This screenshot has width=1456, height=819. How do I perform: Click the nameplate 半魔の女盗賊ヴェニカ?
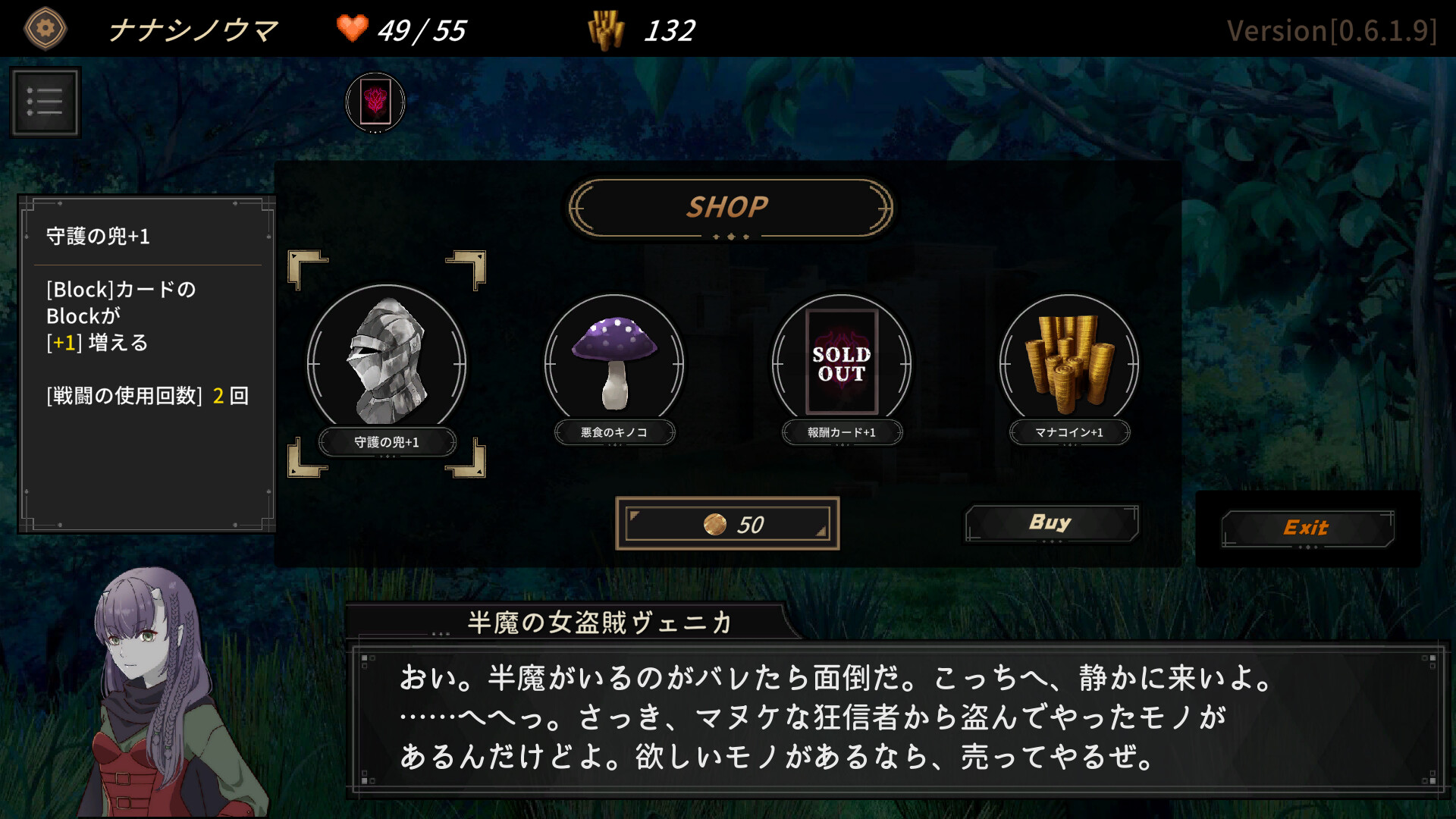(x=599, y=623)
